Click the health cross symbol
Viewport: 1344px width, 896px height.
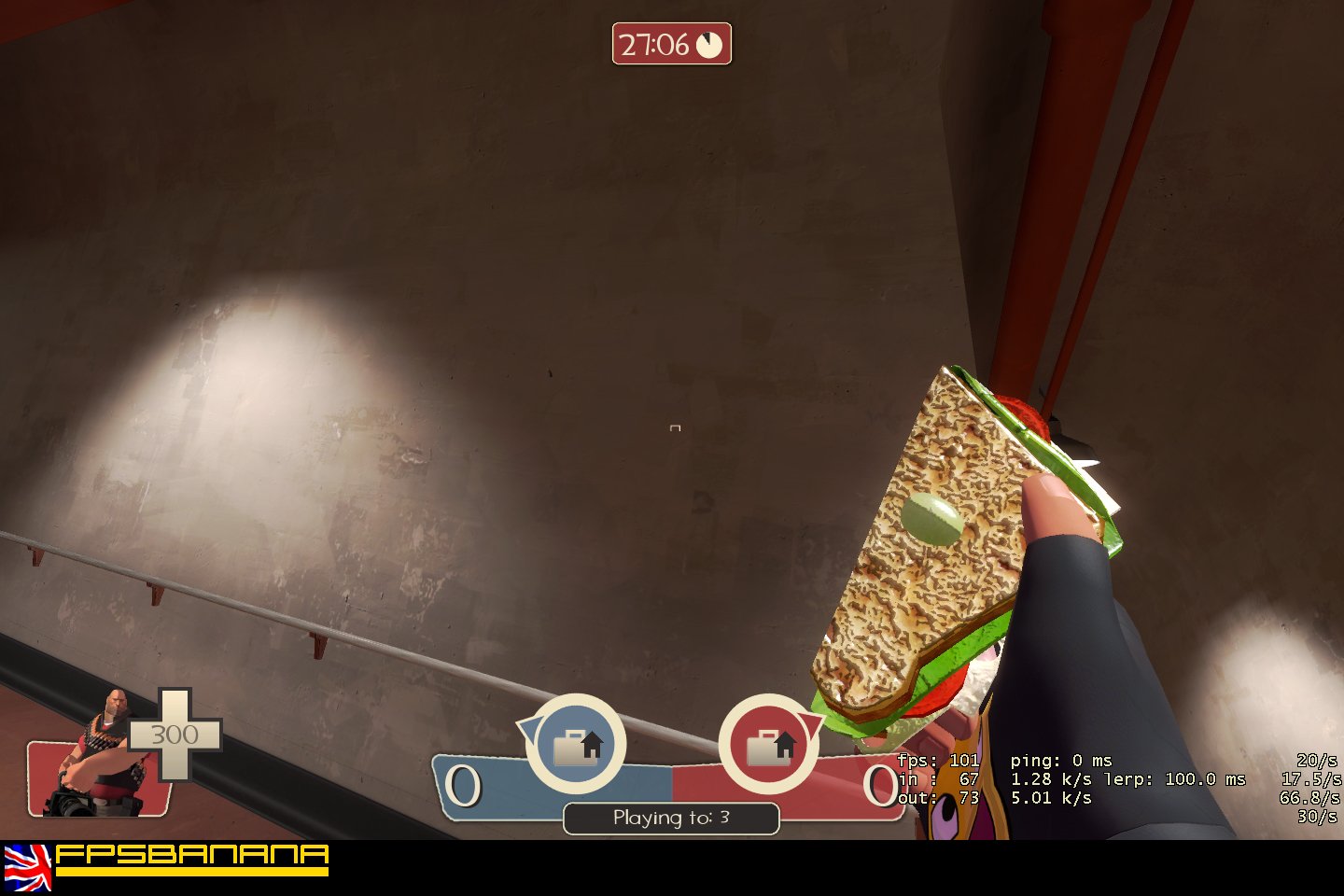[175, 734]
